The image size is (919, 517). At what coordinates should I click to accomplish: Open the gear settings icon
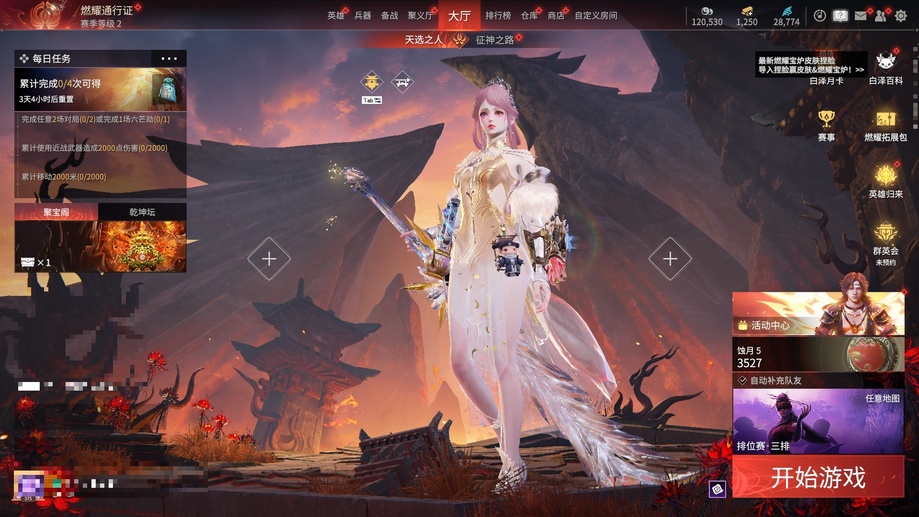click(x=900, y=16)
